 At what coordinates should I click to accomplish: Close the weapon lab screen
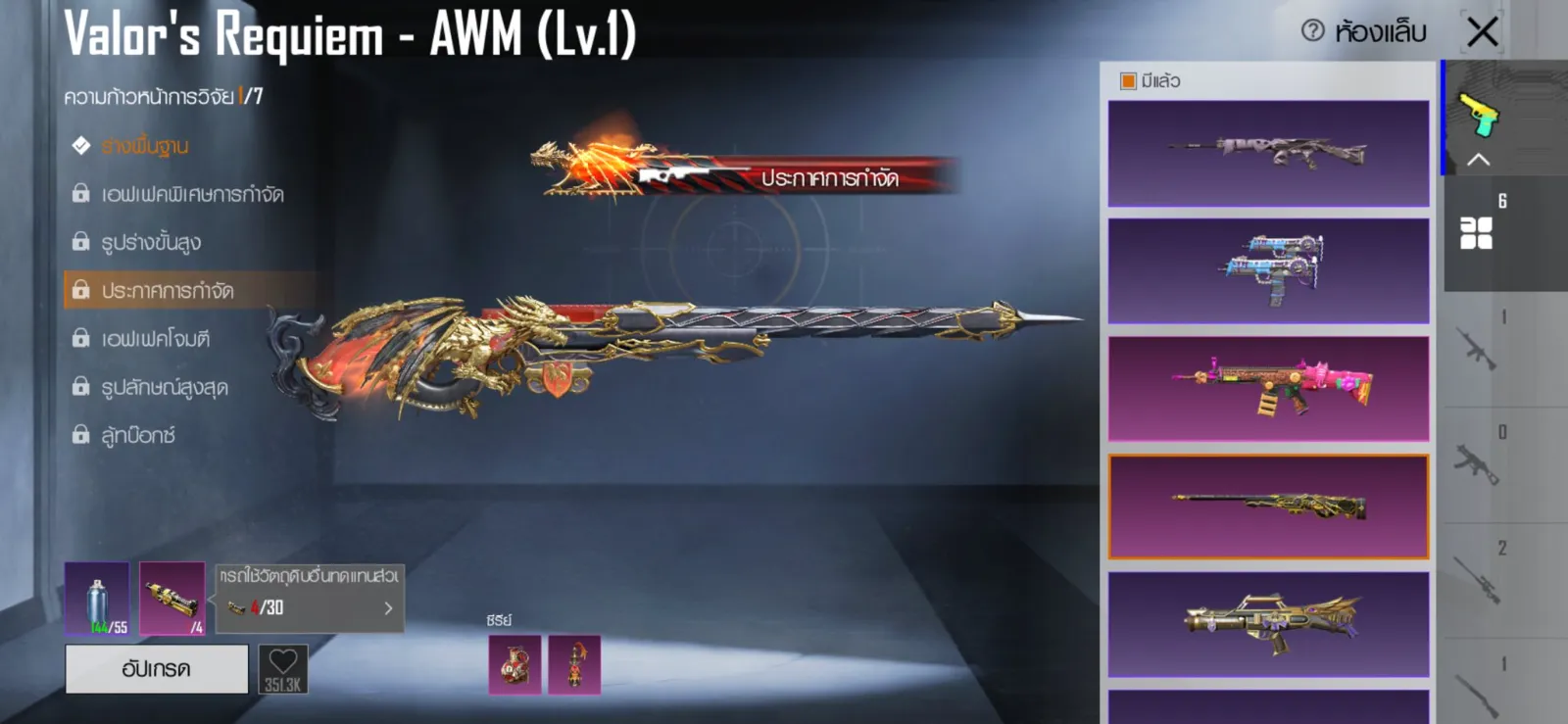tap(1482, 31)
